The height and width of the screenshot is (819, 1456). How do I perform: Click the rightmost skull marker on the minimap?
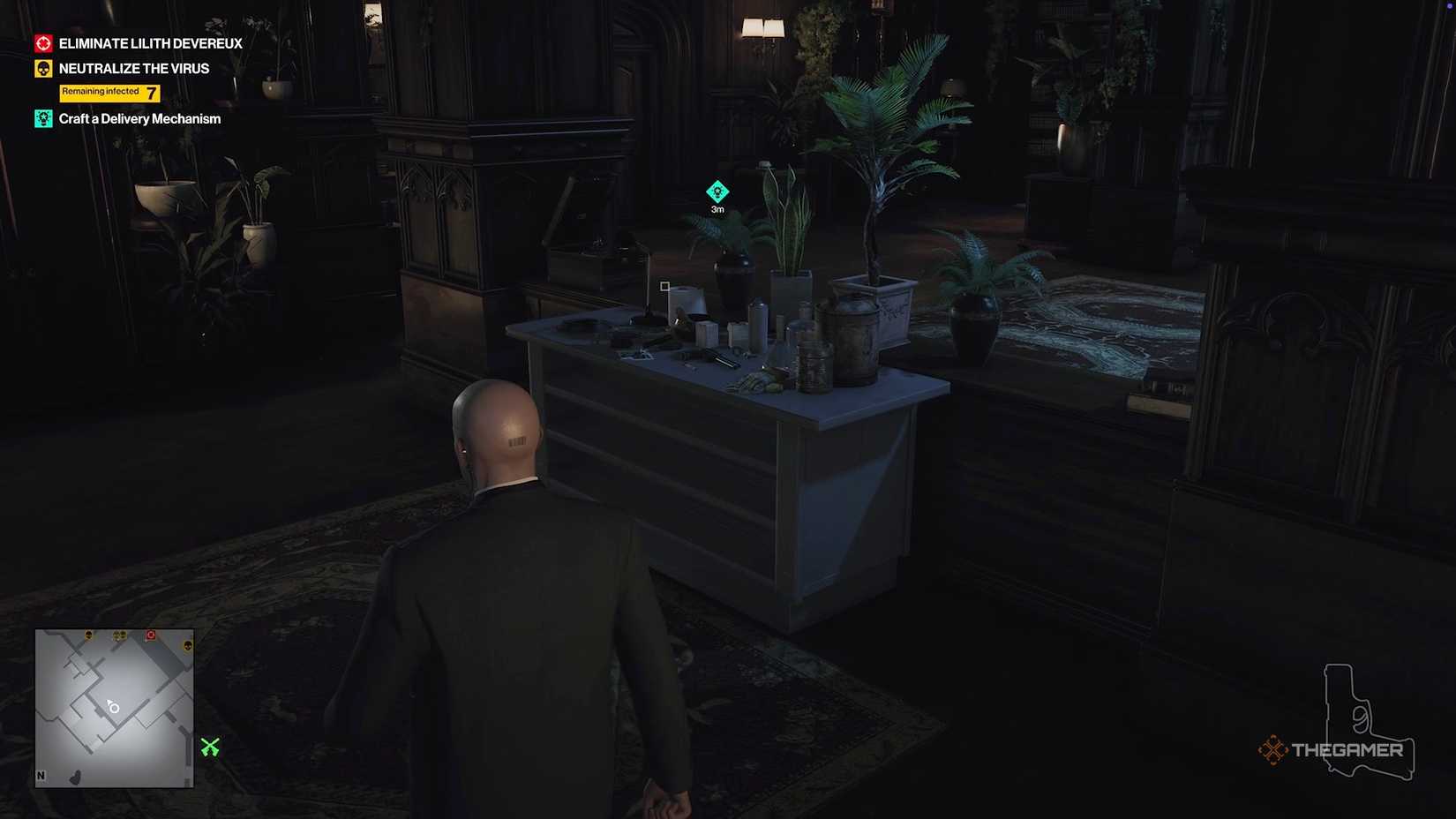[188, 646]
